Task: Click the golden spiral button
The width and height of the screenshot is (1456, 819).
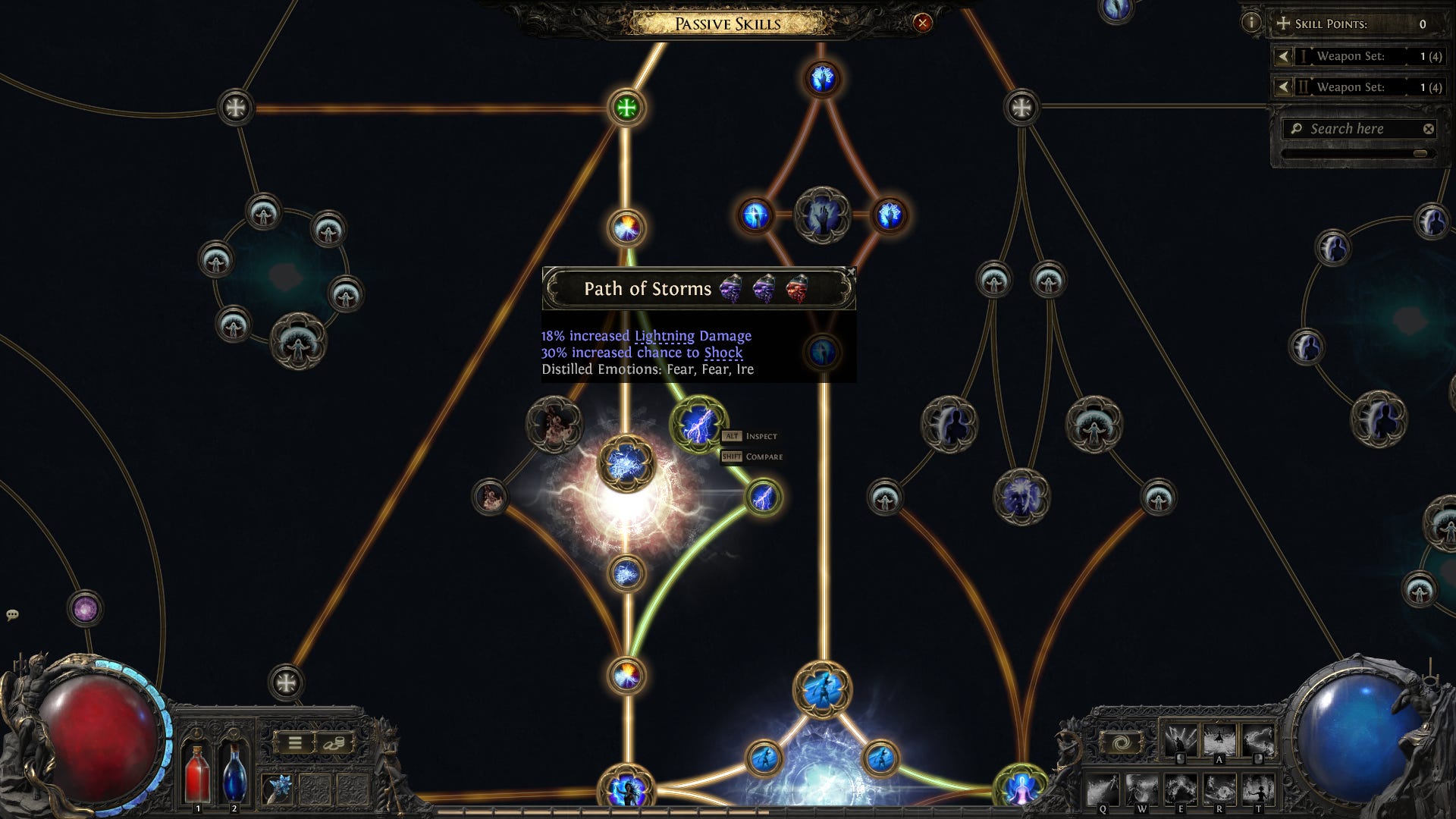Action: click(1122, 743)
